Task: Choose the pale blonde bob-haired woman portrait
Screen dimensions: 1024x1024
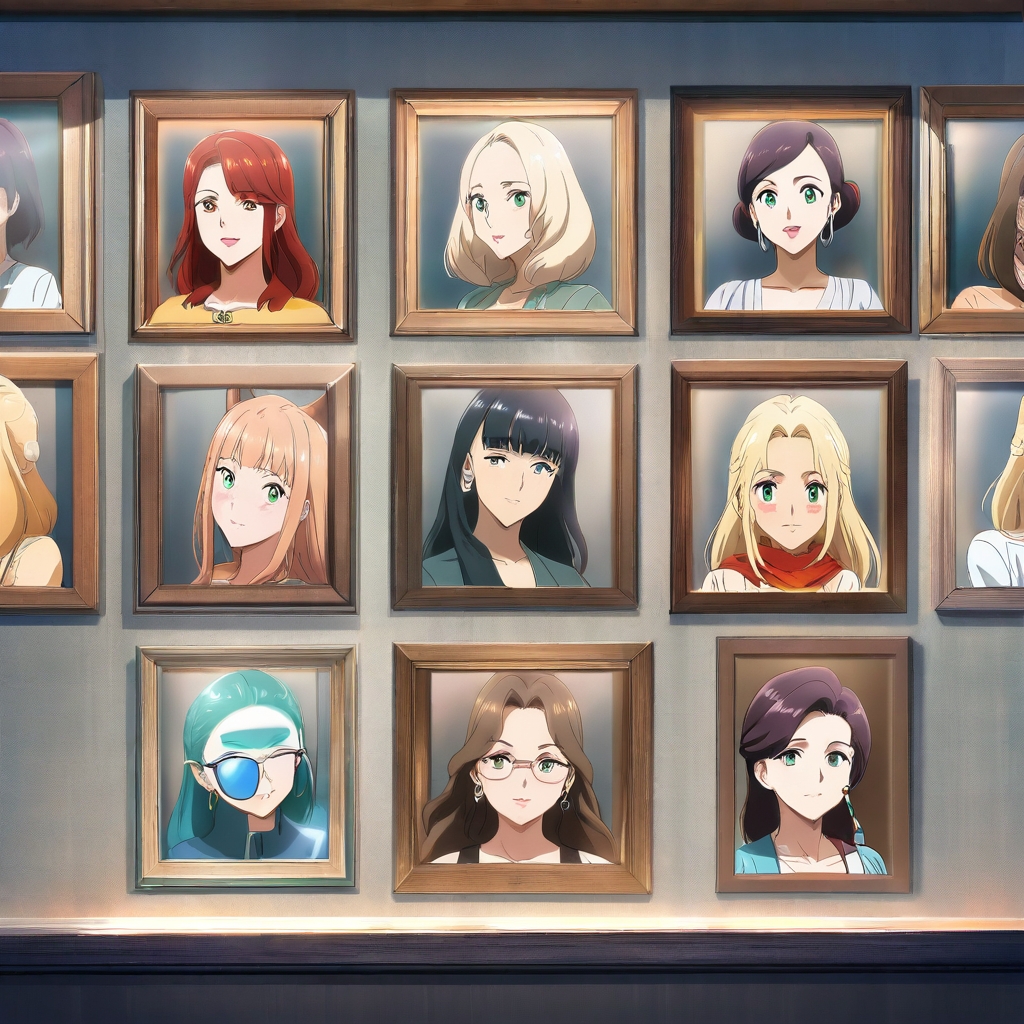Action: (x=515, y=212)
